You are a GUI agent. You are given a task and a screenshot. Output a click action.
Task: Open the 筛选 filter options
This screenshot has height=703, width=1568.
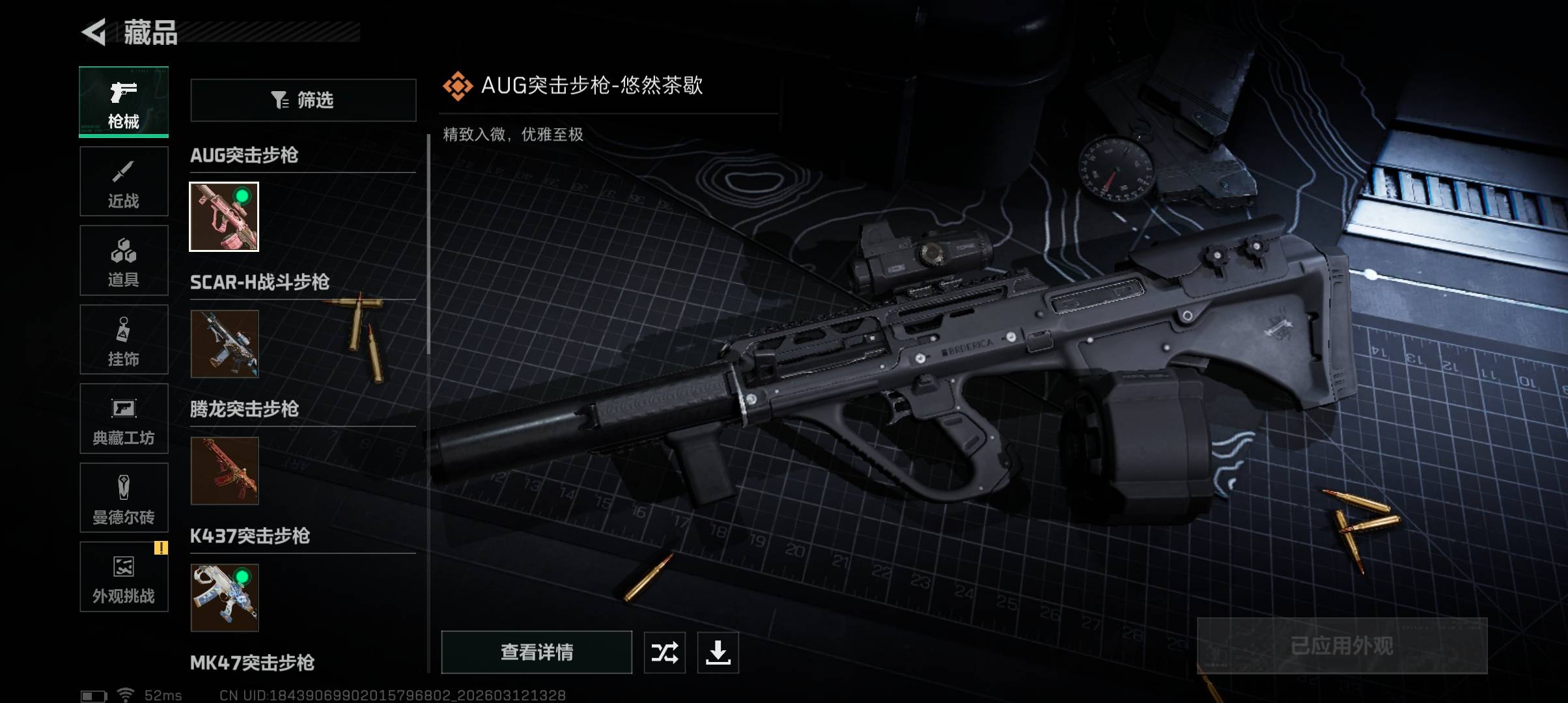point(303,100)
